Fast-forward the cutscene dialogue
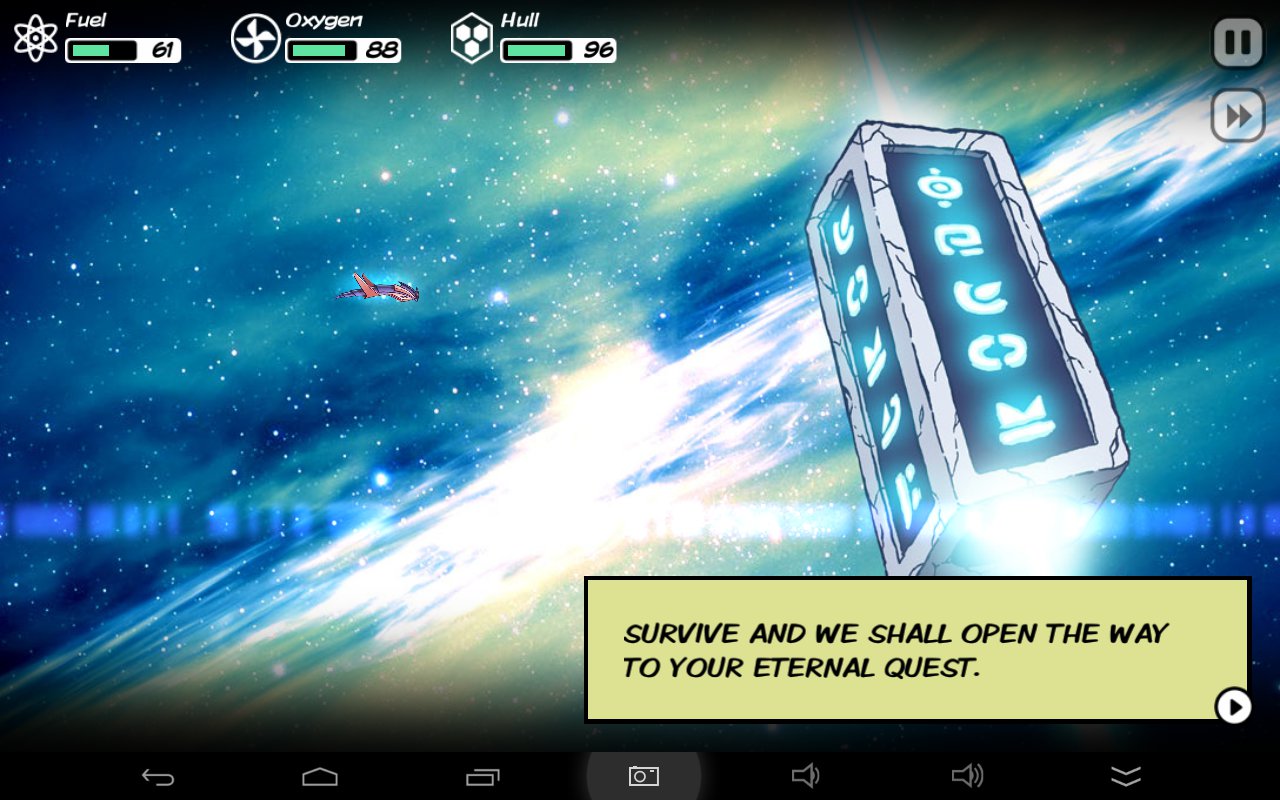 click(1238, 116)
